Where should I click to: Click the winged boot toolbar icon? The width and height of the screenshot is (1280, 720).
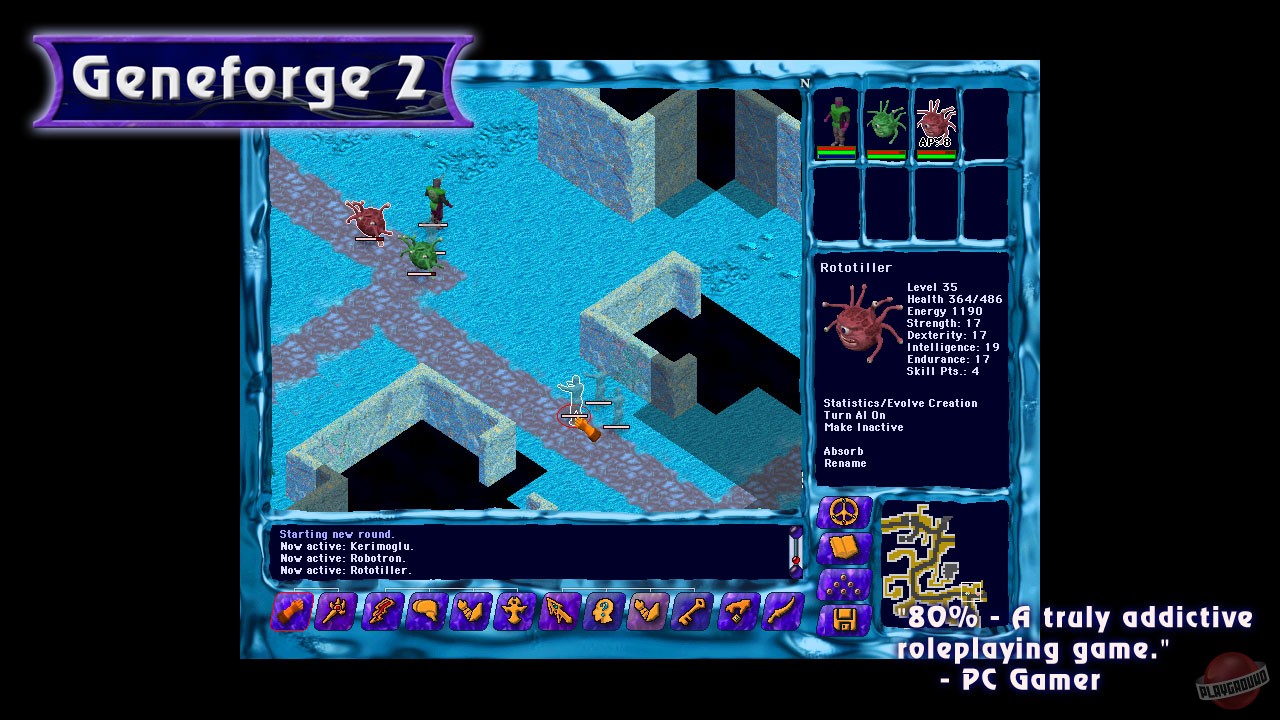[467, 612]
